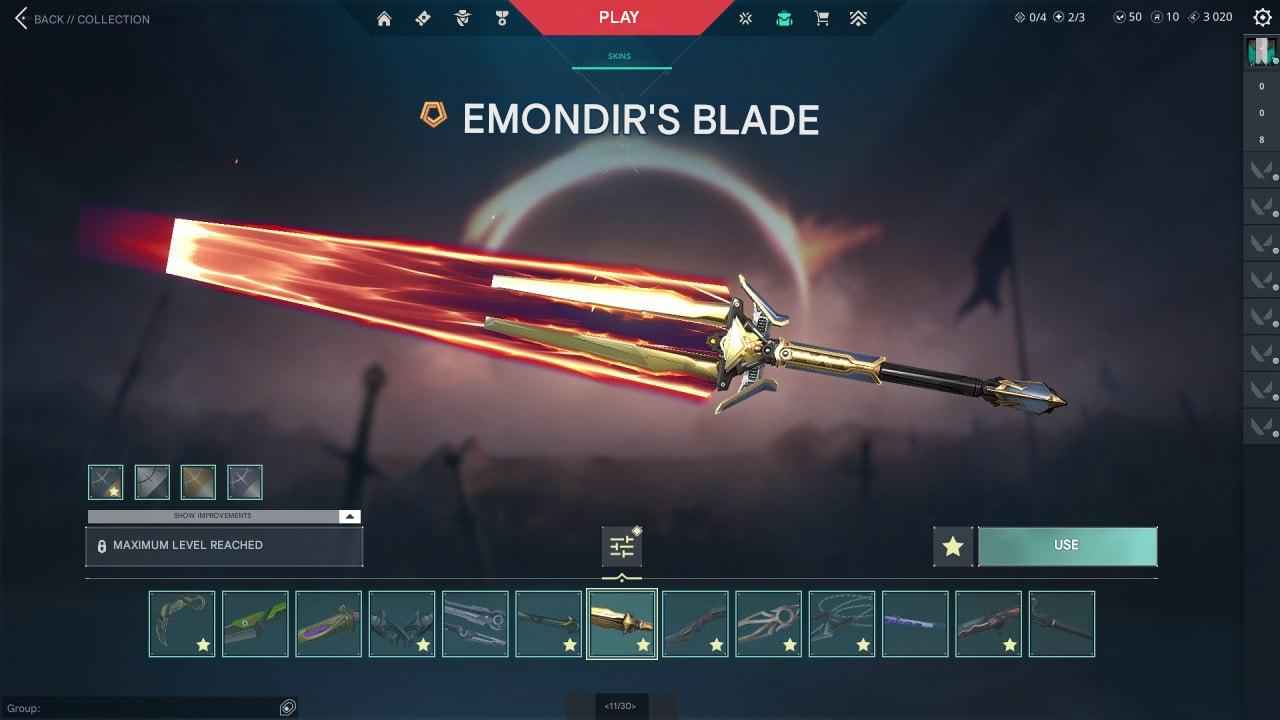This screenshot has height=720, width=1280.
Task: Collapse the SHOW IMPROVEMENTS panel arrow
Action: pyautogui.click(x=349, y=516)
